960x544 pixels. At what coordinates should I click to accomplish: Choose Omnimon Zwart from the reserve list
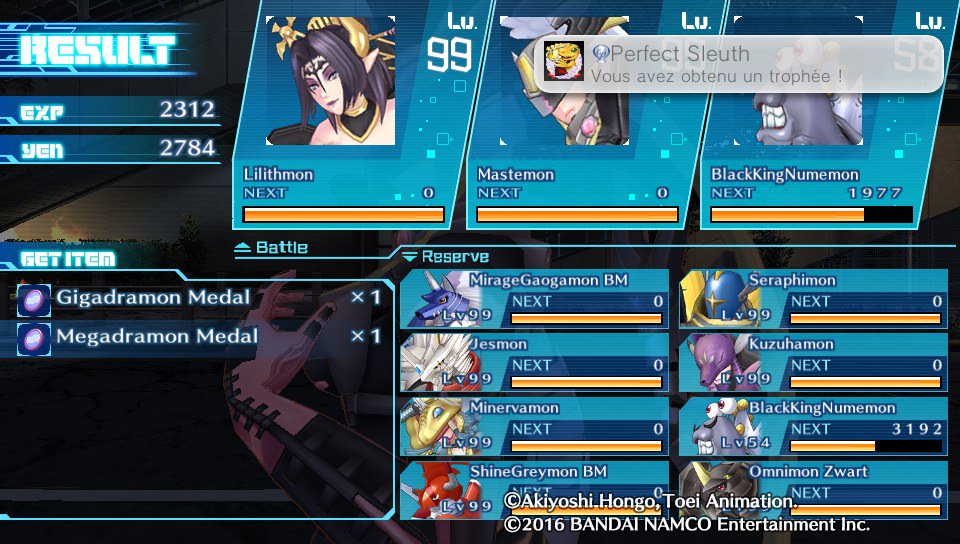[x=813, y=489]
